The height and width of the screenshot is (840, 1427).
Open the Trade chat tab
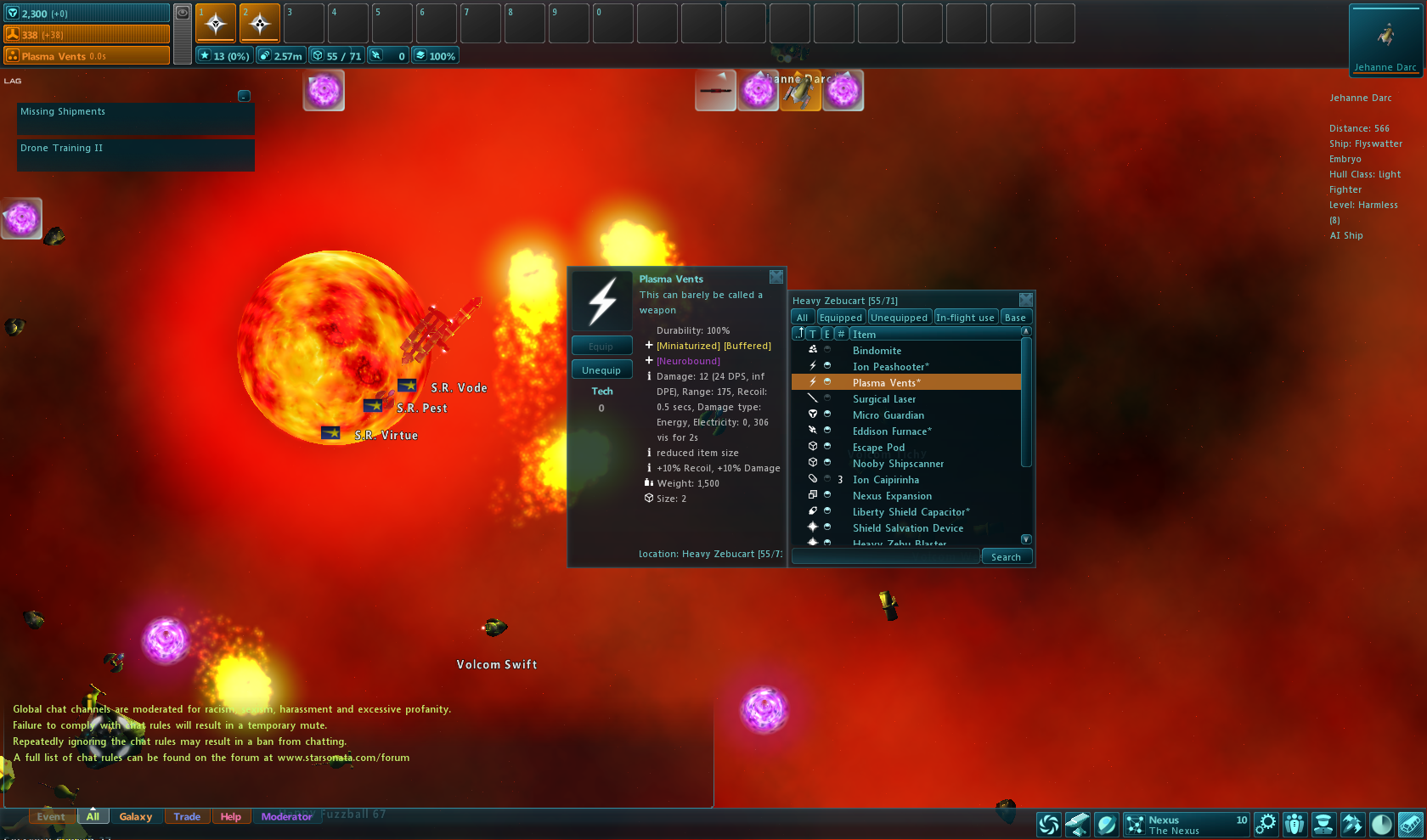tap(187, 817)
